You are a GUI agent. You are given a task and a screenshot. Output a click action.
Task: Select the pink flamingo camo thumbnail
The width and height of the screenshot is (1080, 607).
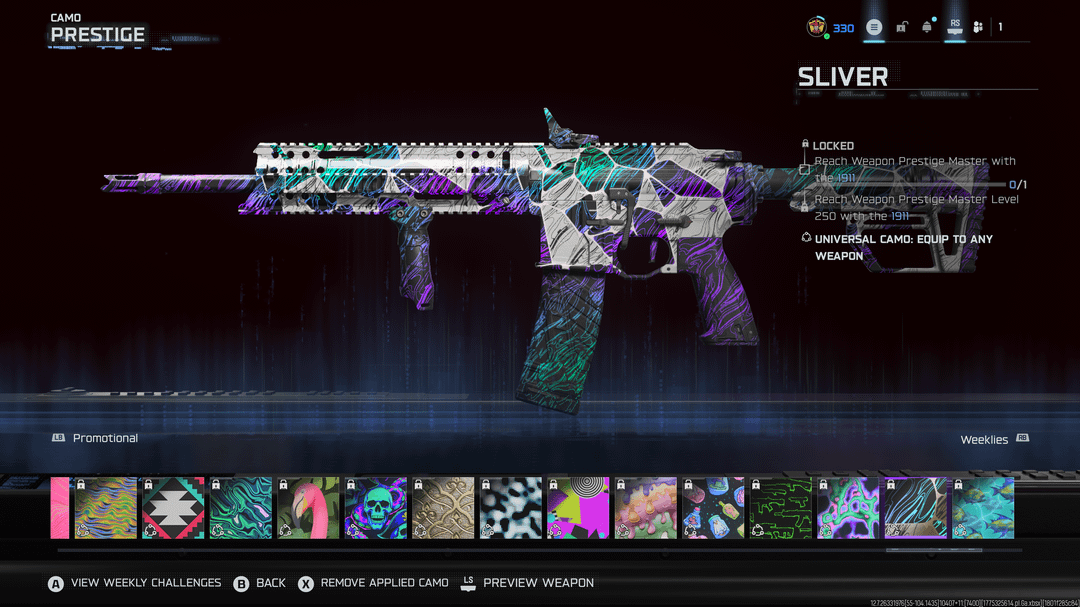[308, 508]
